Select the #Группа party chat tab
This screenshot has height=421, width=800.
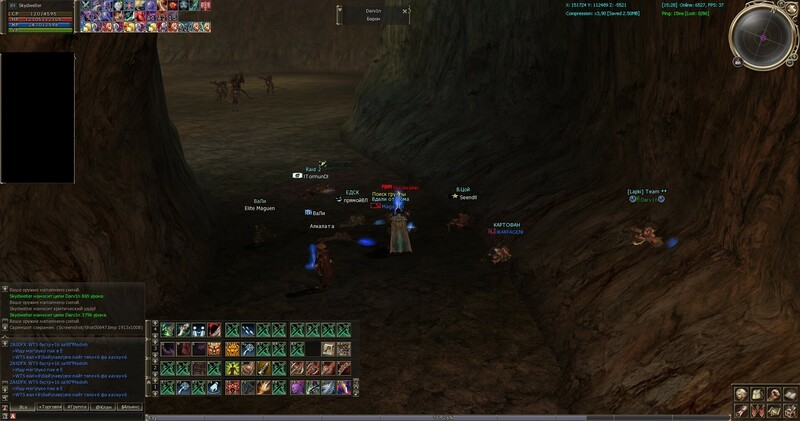tap(77, 408)
